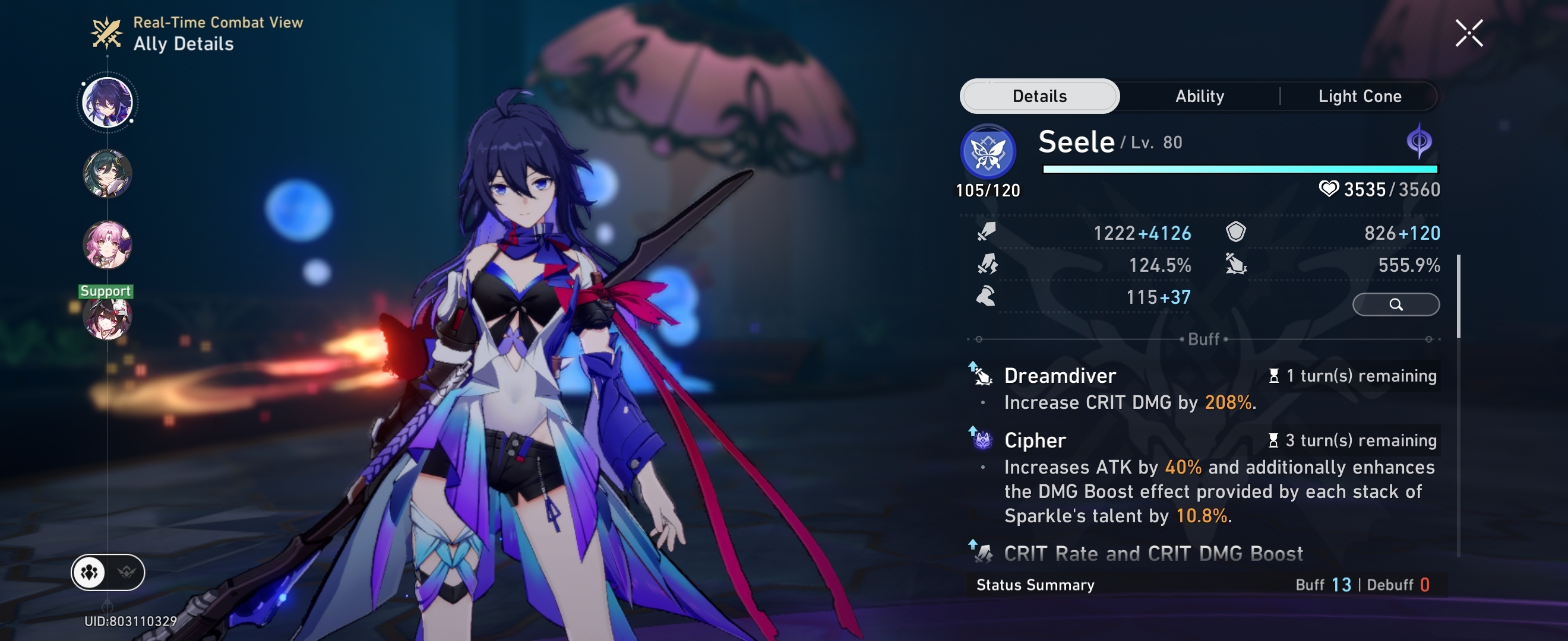Open the stat detail search magnifier
The width and height of the screenshot is (1568, 641).
pyautogui.click(x=1396, y=304)
